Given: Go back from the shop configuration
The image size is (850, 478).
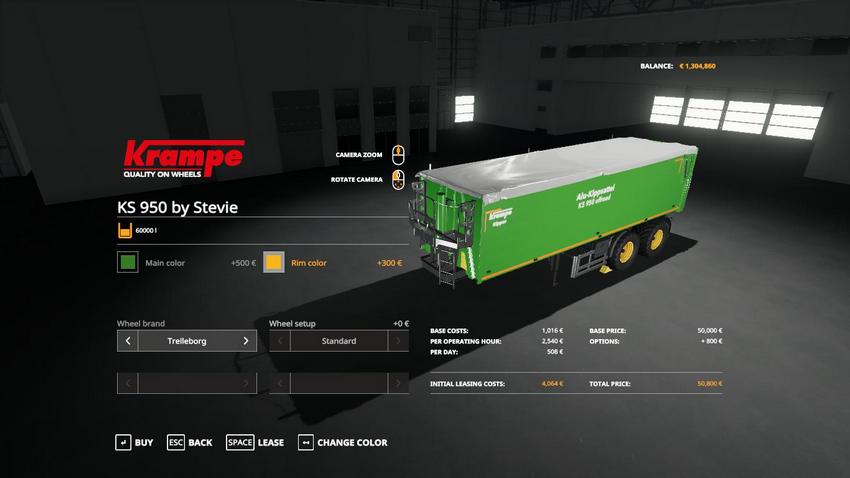Looking at the screenshot, I should [x=189, y=442].
